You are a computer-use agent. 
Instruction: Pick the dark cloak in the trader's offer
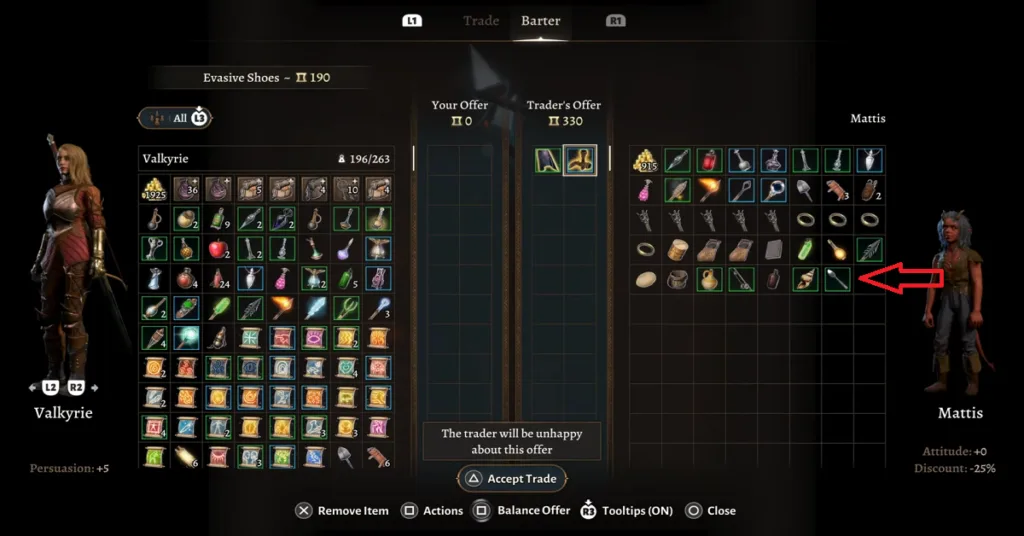point(547,160)
